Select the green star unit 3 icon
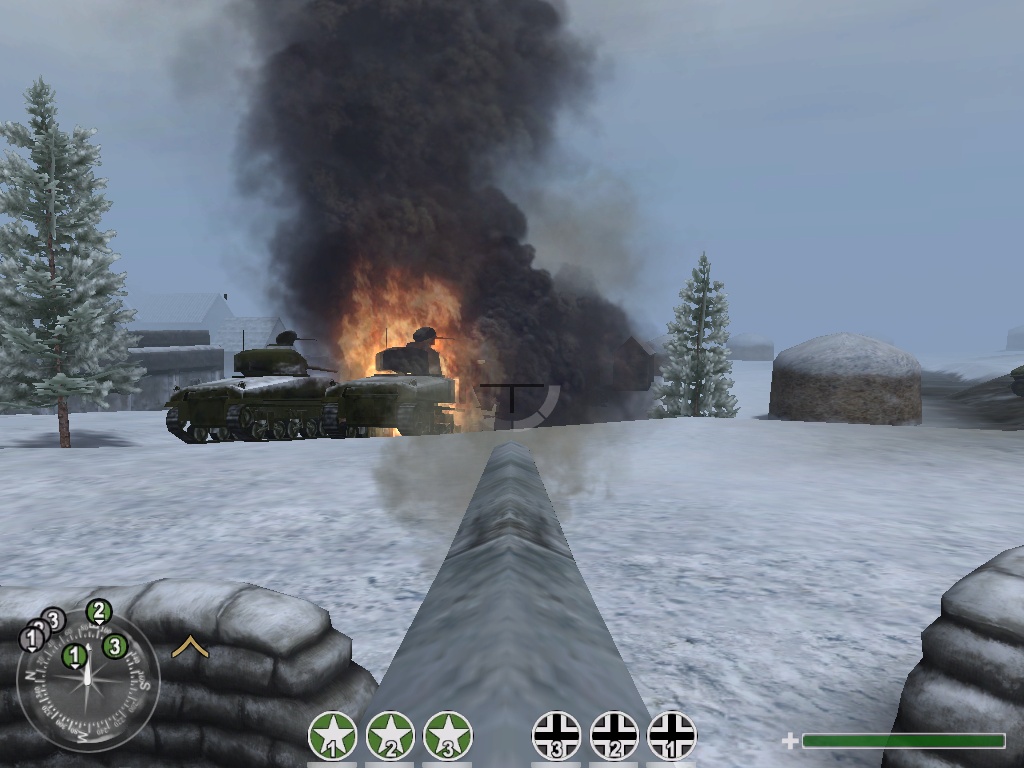The width and height of the screenshot is (1024, 768). tap(448, 737)
